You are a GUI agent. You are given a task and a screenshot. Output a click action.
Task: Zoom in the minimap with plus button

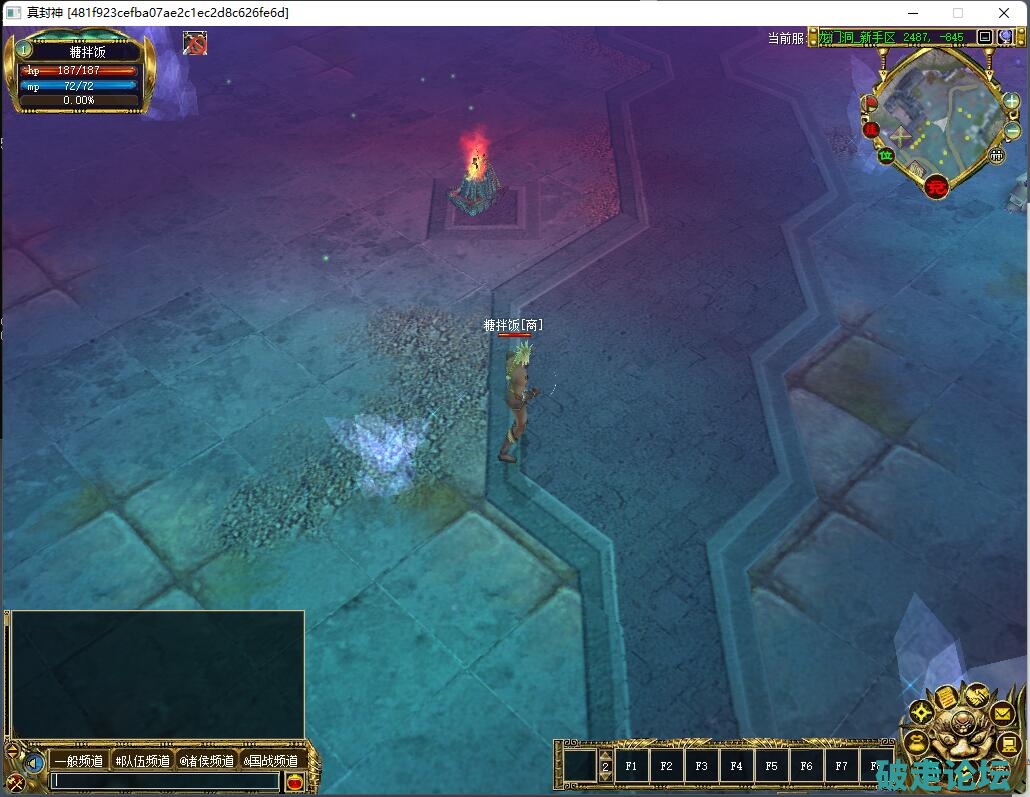[x=1011, y=101]
